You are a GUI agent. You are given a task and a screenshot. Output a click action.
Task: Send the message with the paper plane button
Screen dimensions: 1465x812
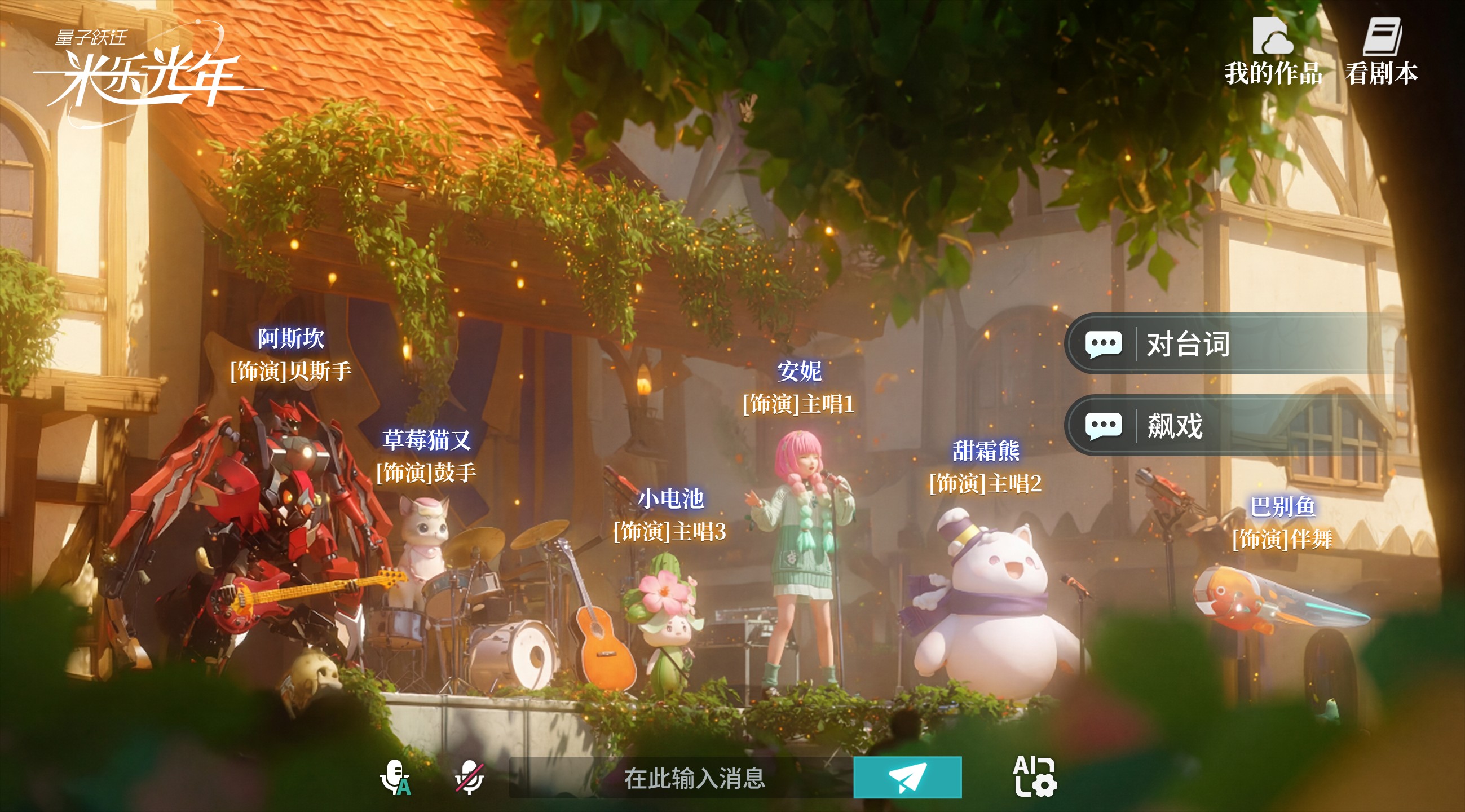pos(907,777)
